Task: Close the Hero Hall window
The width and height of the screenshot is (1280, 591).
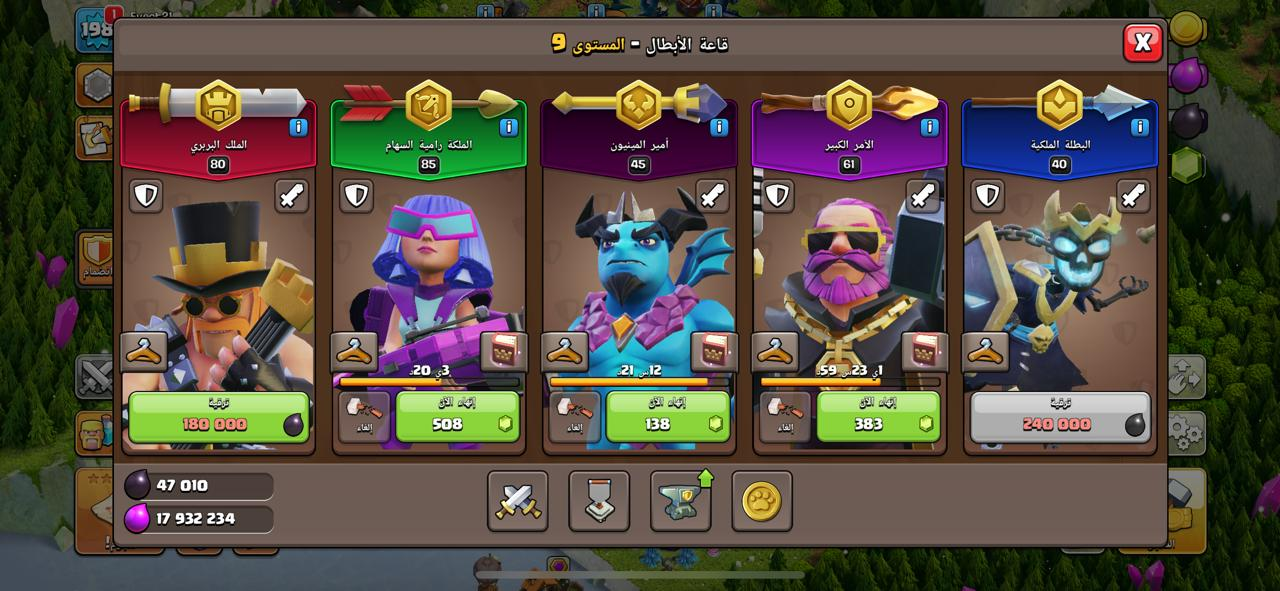Action: tap(1142, 42)
